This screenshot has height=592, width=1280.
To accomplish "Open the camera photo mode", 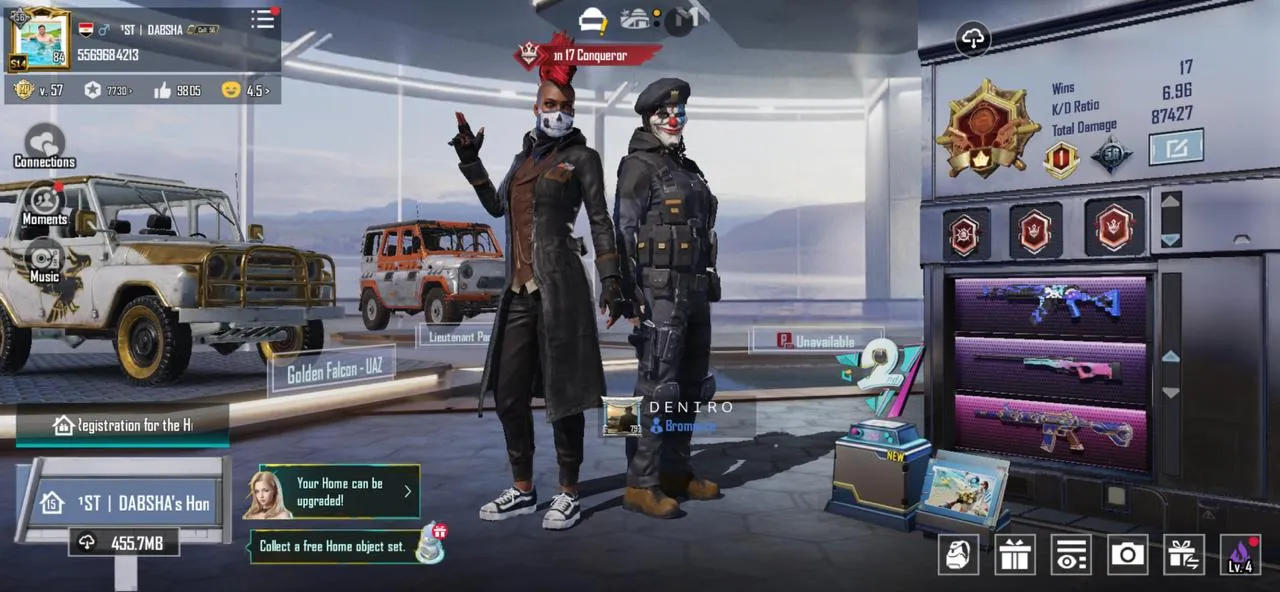I will [x=1127, y=555].
